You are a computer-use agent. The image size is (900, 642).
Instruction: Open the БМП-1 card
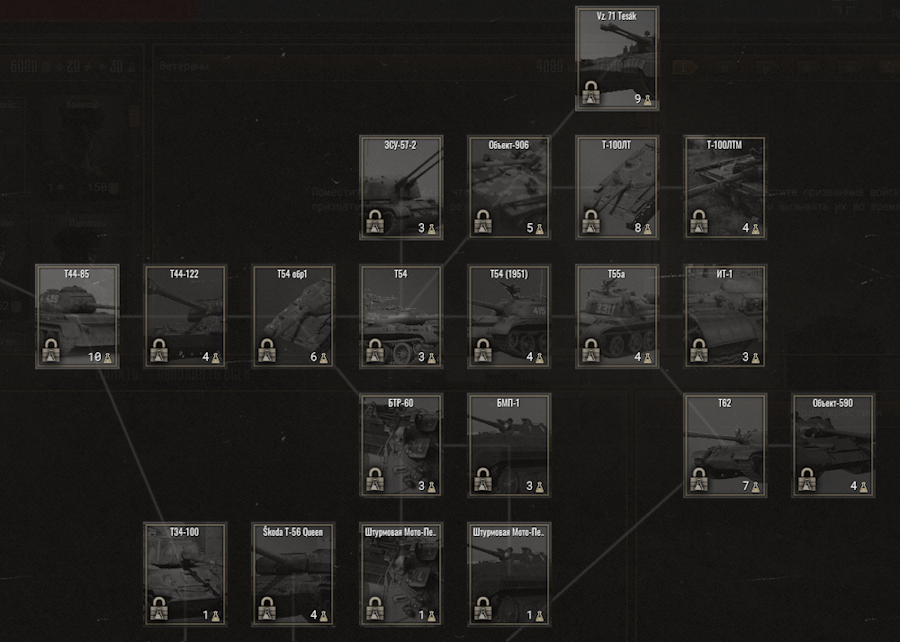[509, 445]
